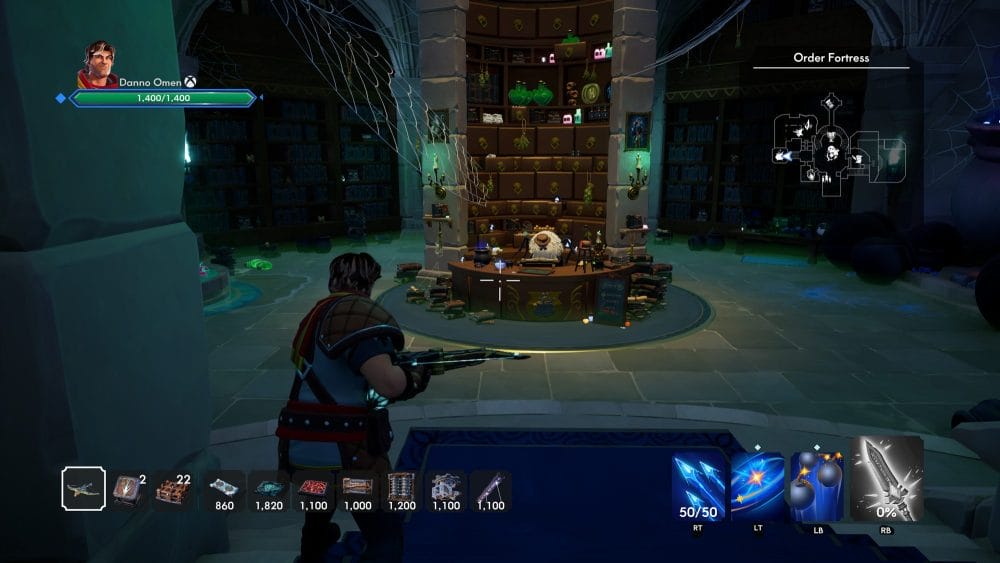Activate the grey sword ultimate ability
1000x563 pixels.
coord(886,479)
